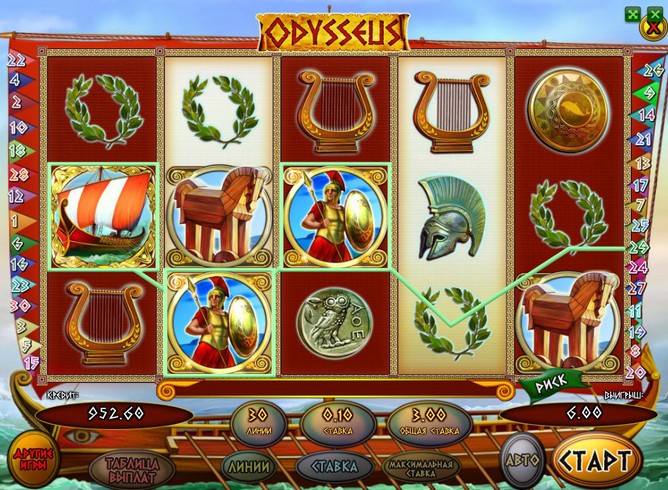The width and height of the screenshot is (668, 490).
Task: Change the bet with the СТАВКА button
Action: pos(331,464)
